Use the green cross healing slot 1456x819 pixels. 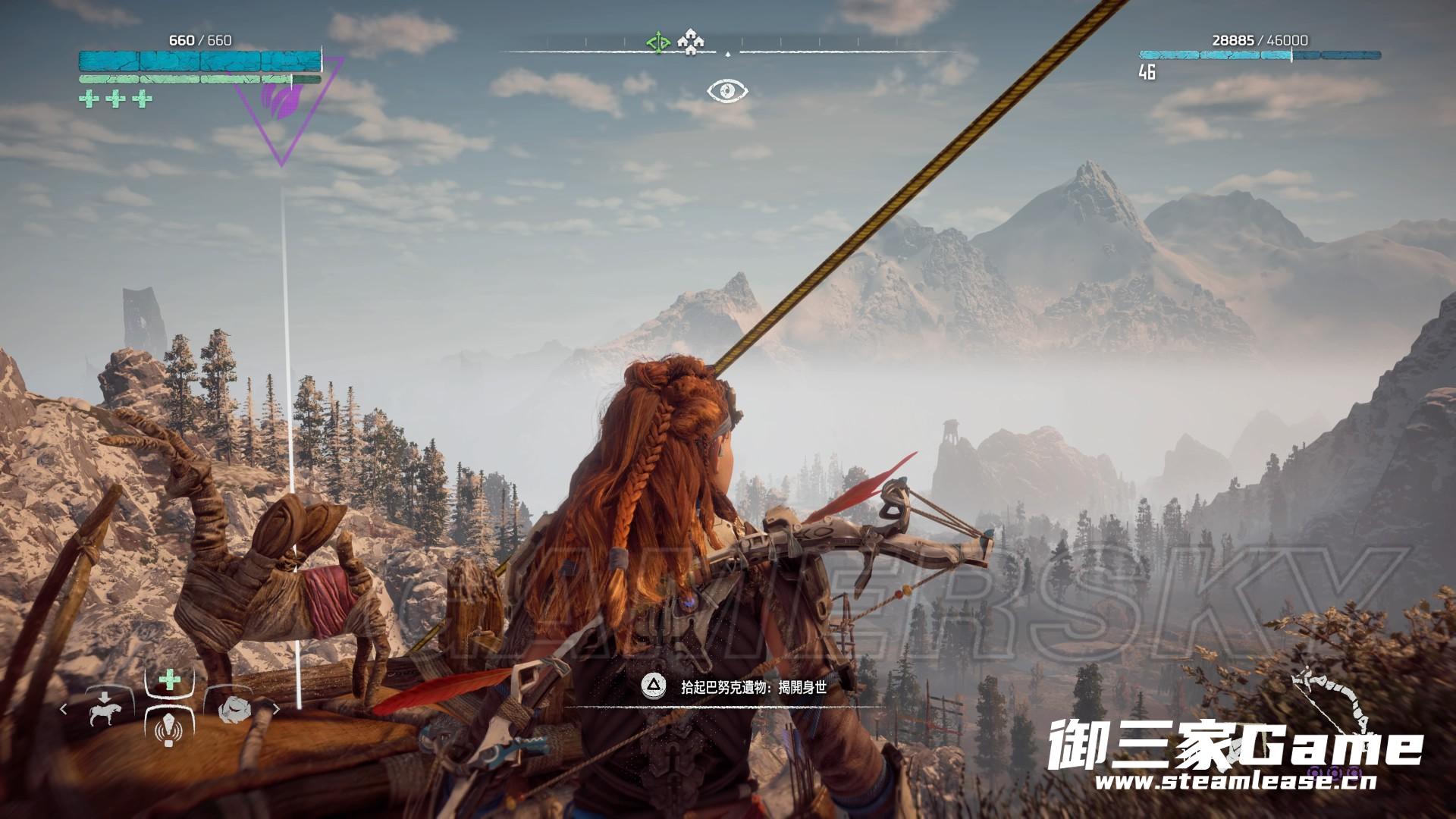(170, 679)
